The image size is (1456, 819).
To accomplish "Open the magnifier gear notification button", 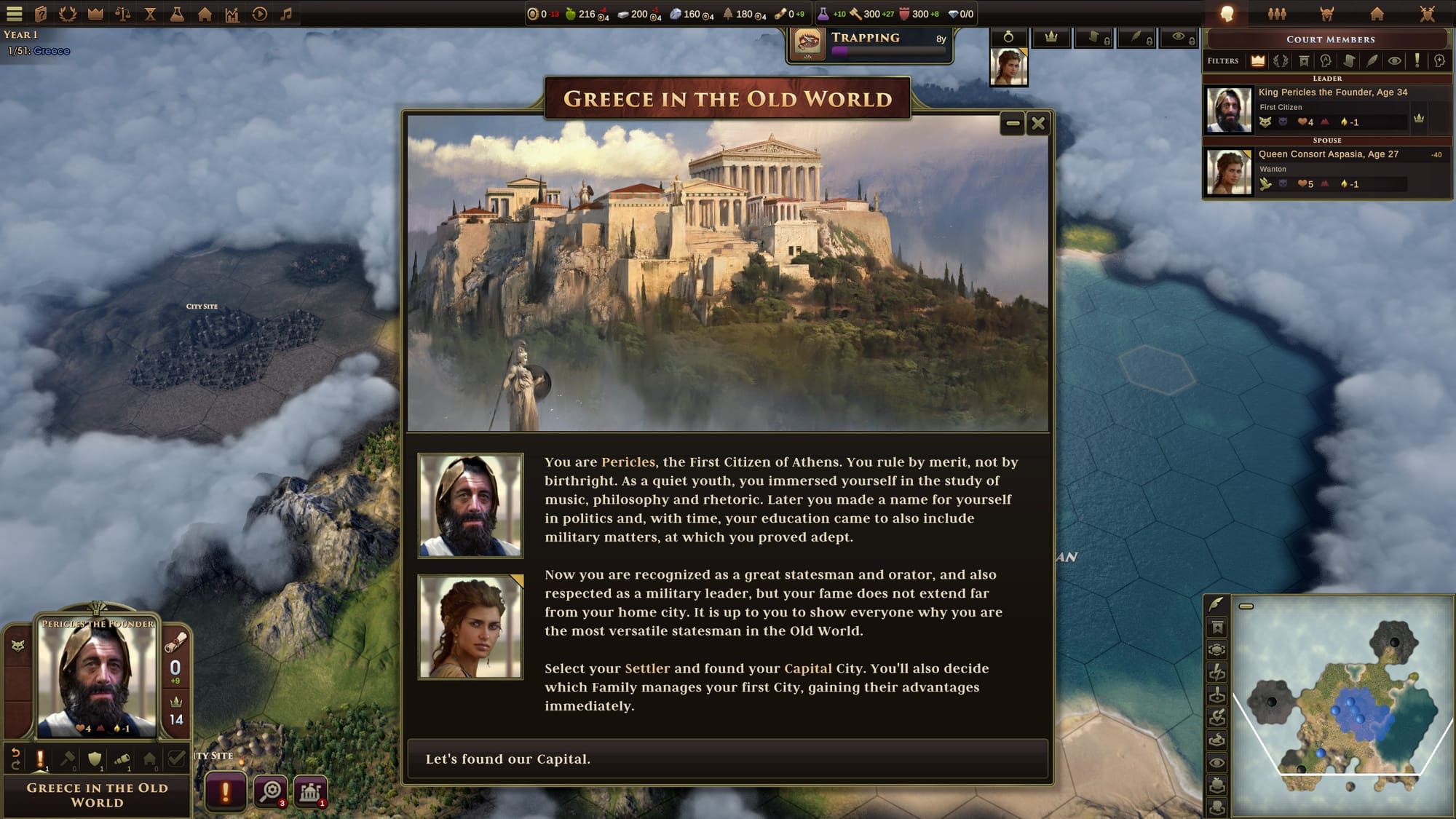I will 271,791.
